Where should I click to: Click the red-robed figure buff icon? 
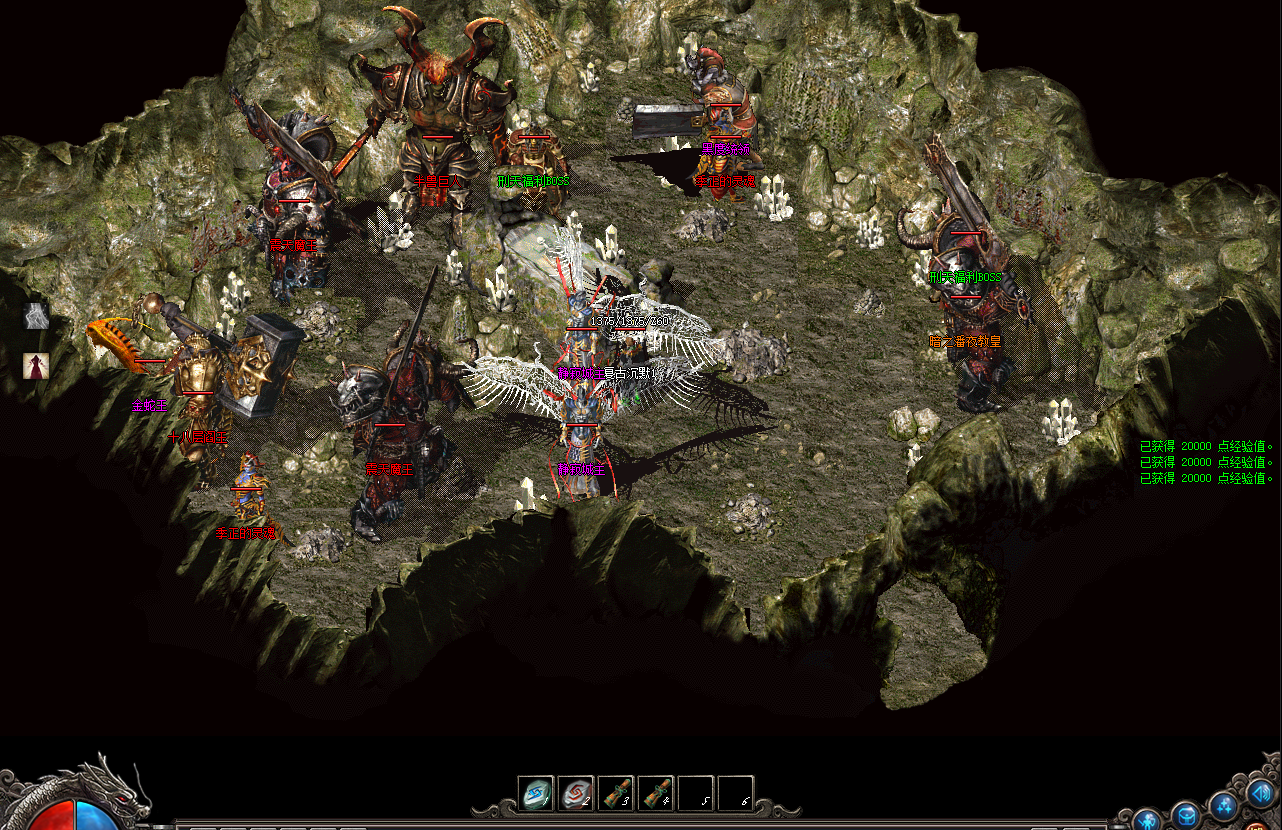click(x=37, y=366)
